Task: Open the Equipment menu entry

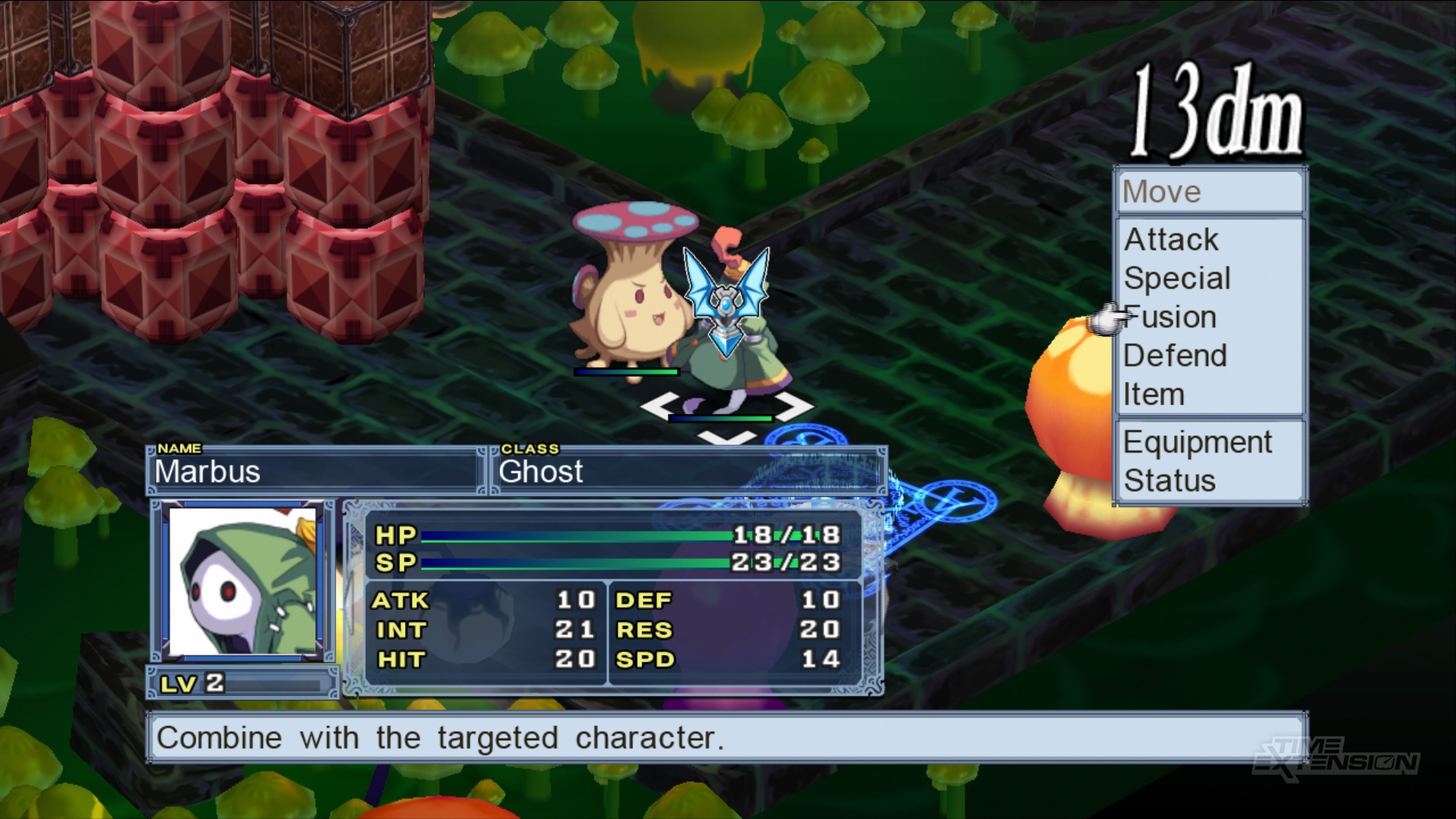Action: coord(1197,442)
